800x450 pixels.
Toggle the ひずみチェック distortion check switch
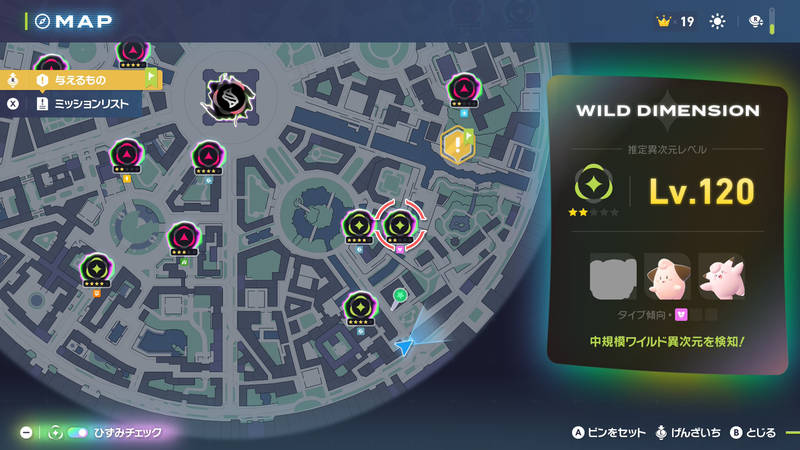77,433
